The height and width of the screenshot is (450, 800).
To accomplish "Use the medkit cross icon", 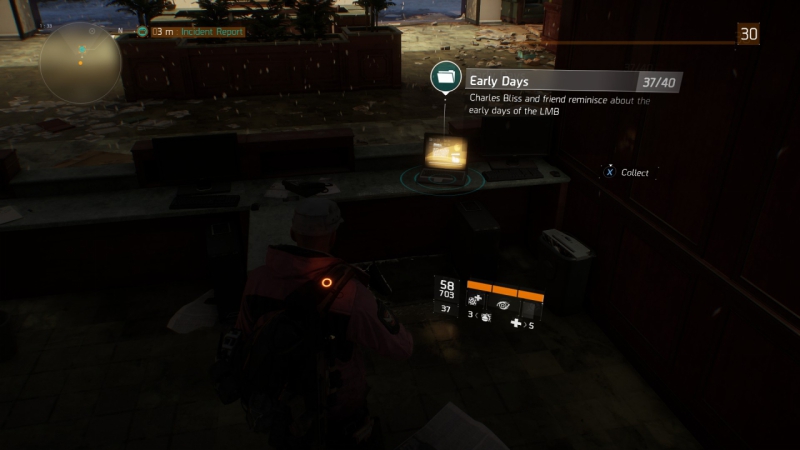I will click(x=516, y=324).
